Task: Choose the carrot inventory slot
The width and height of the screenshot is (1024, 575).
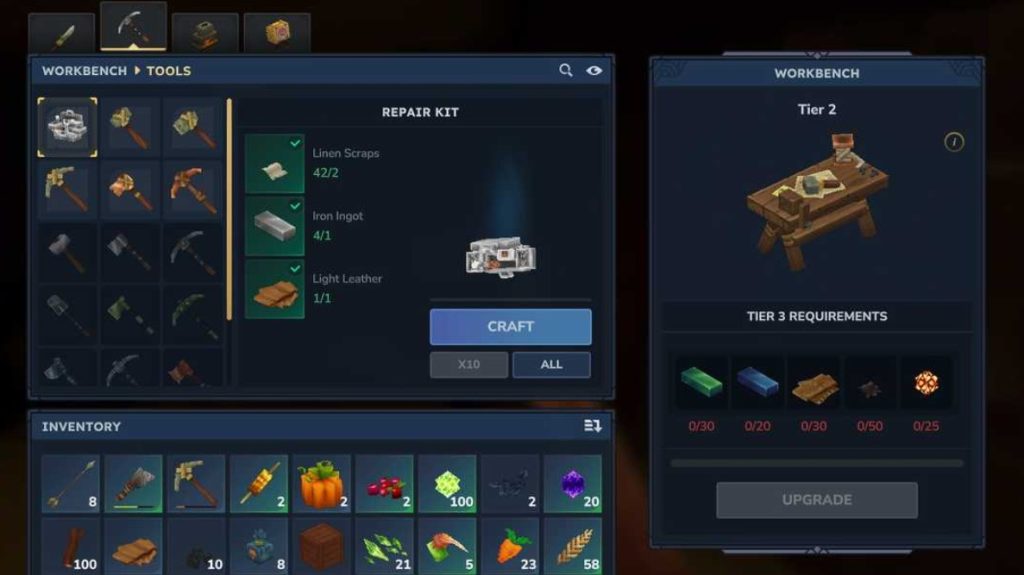Action: tap(509, 546)
